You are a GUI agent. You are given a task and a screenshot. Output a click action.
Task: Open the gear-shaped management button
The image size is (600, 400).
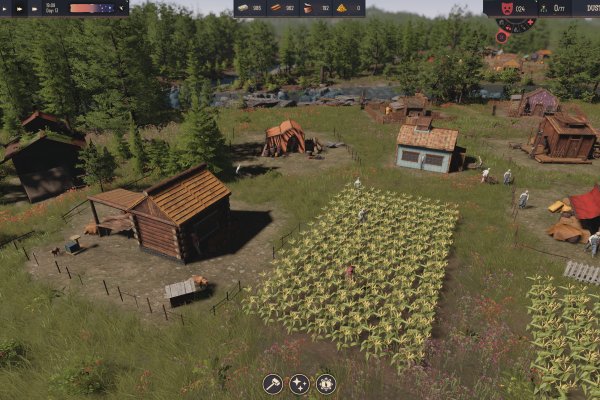tap(326, 383)
